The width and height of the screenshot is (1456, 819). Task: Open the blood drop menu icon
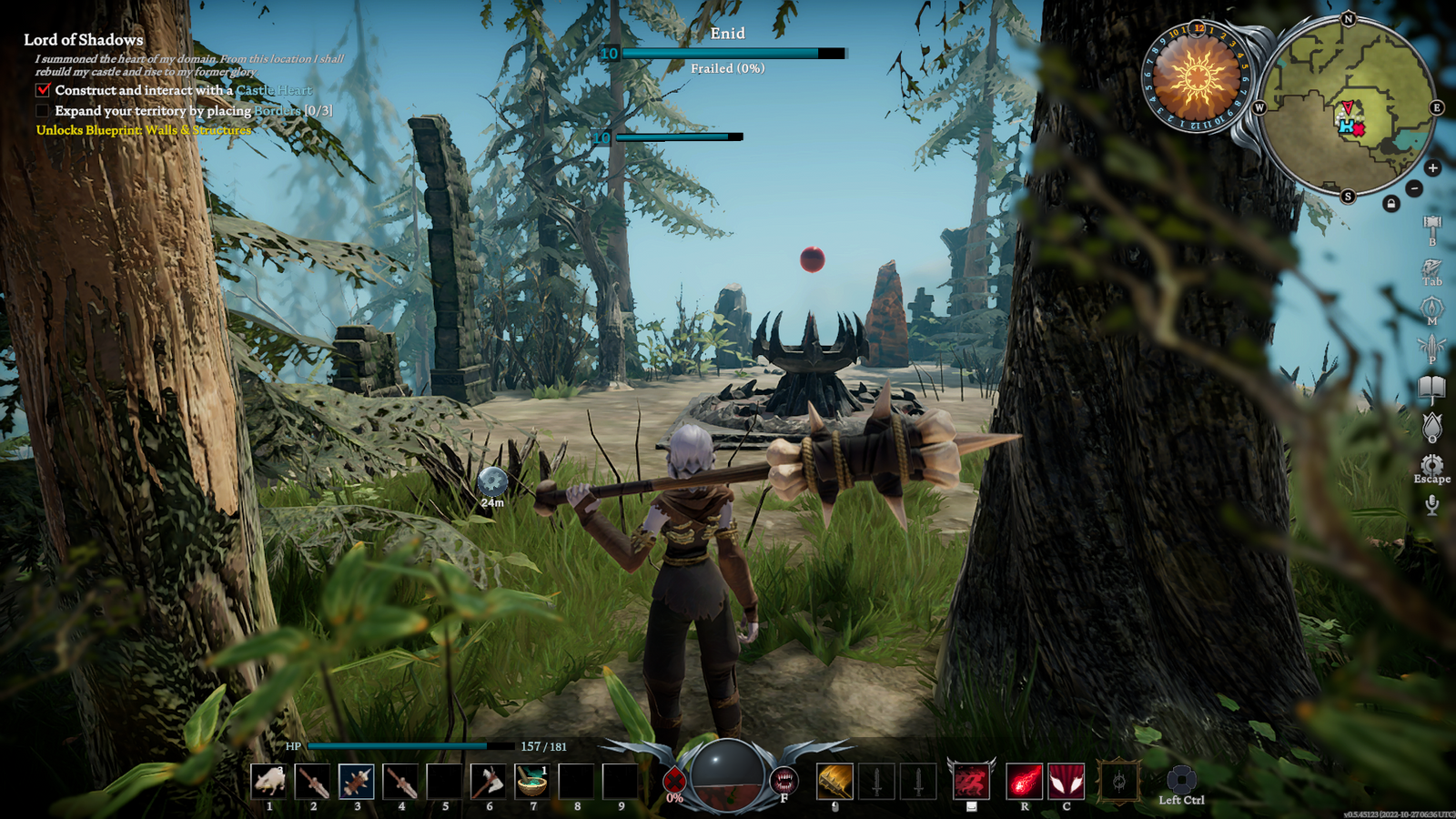pos(1431,426)
